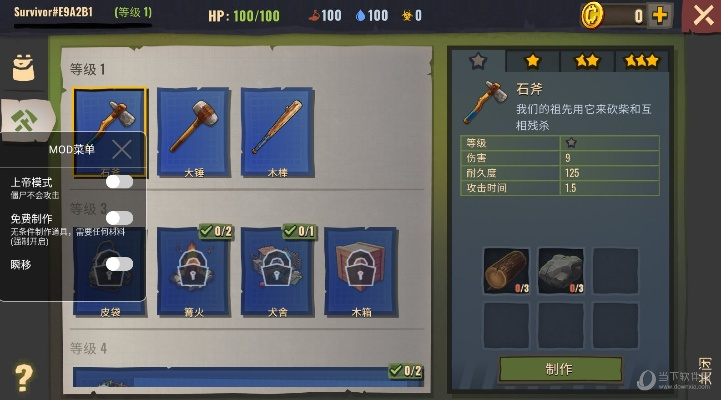Image resolution: width=721 pixels, height=400 pixels.
Task: Craft the item with the 制作 button
Action: tap(560, 368)
